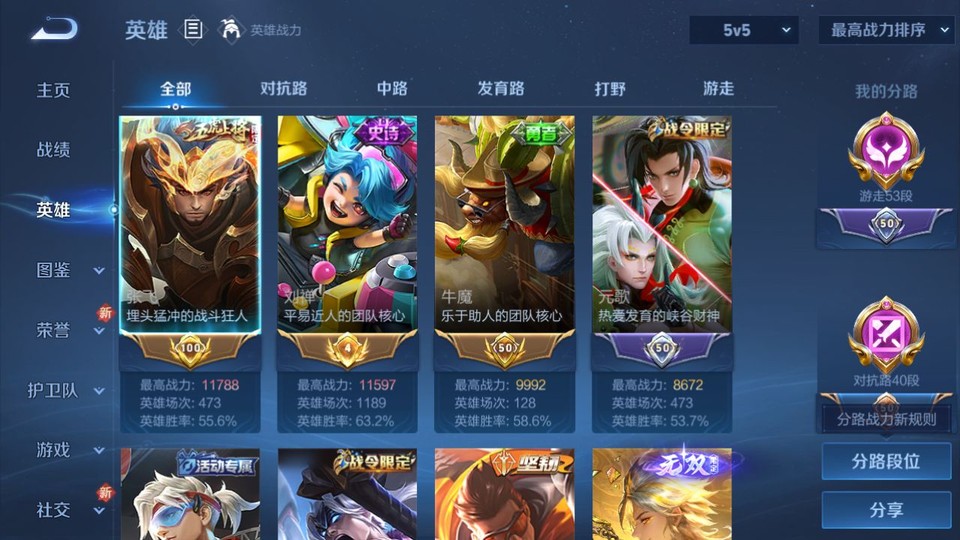Screen dimensions: 960x540
Task: Switch to the 游走 lane tab
Action: [718, 89]
